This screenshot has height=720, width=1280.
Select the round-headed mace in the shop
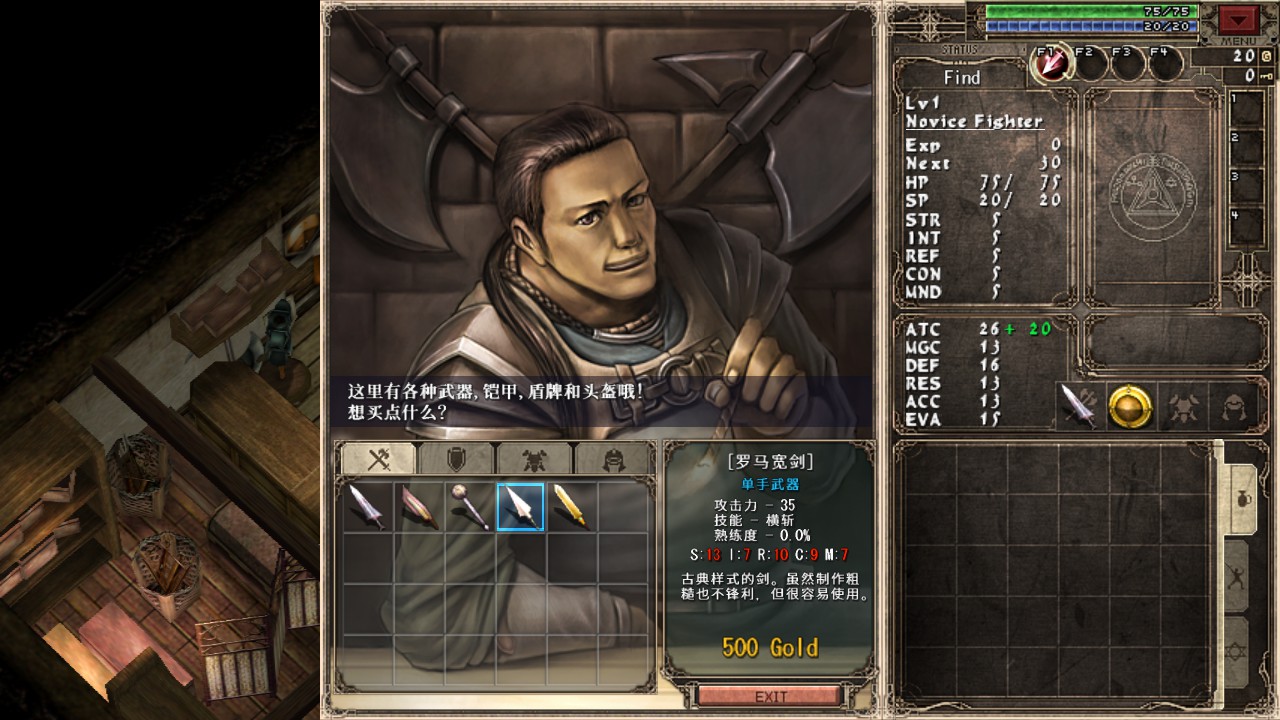point(469,507)
